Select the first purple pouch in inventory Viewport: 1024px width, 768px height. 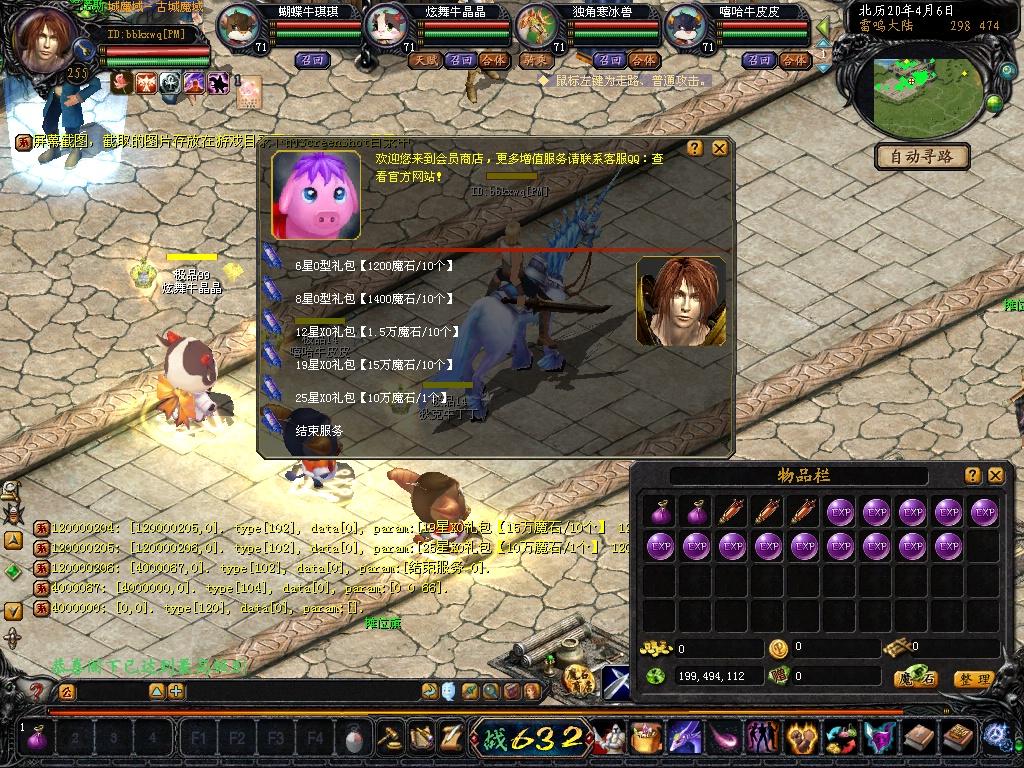[660, 513]
